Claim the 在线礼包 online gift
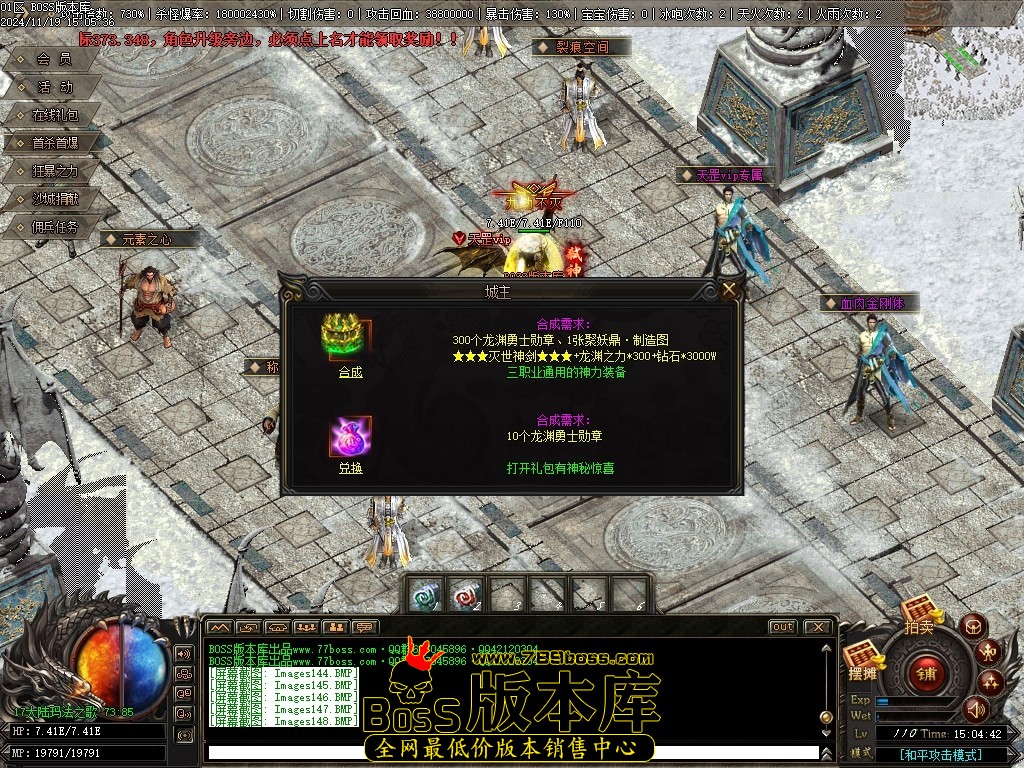The height and width of the screenshot is (768, 1024). [x=54, y=115]
